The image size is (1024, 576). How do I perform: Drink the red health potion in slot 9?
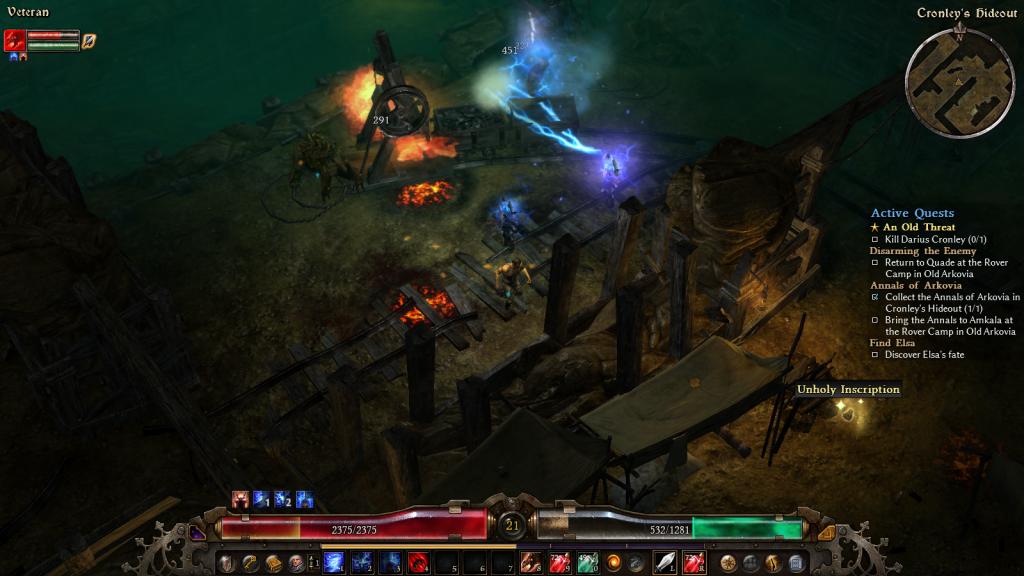[560, 562]
